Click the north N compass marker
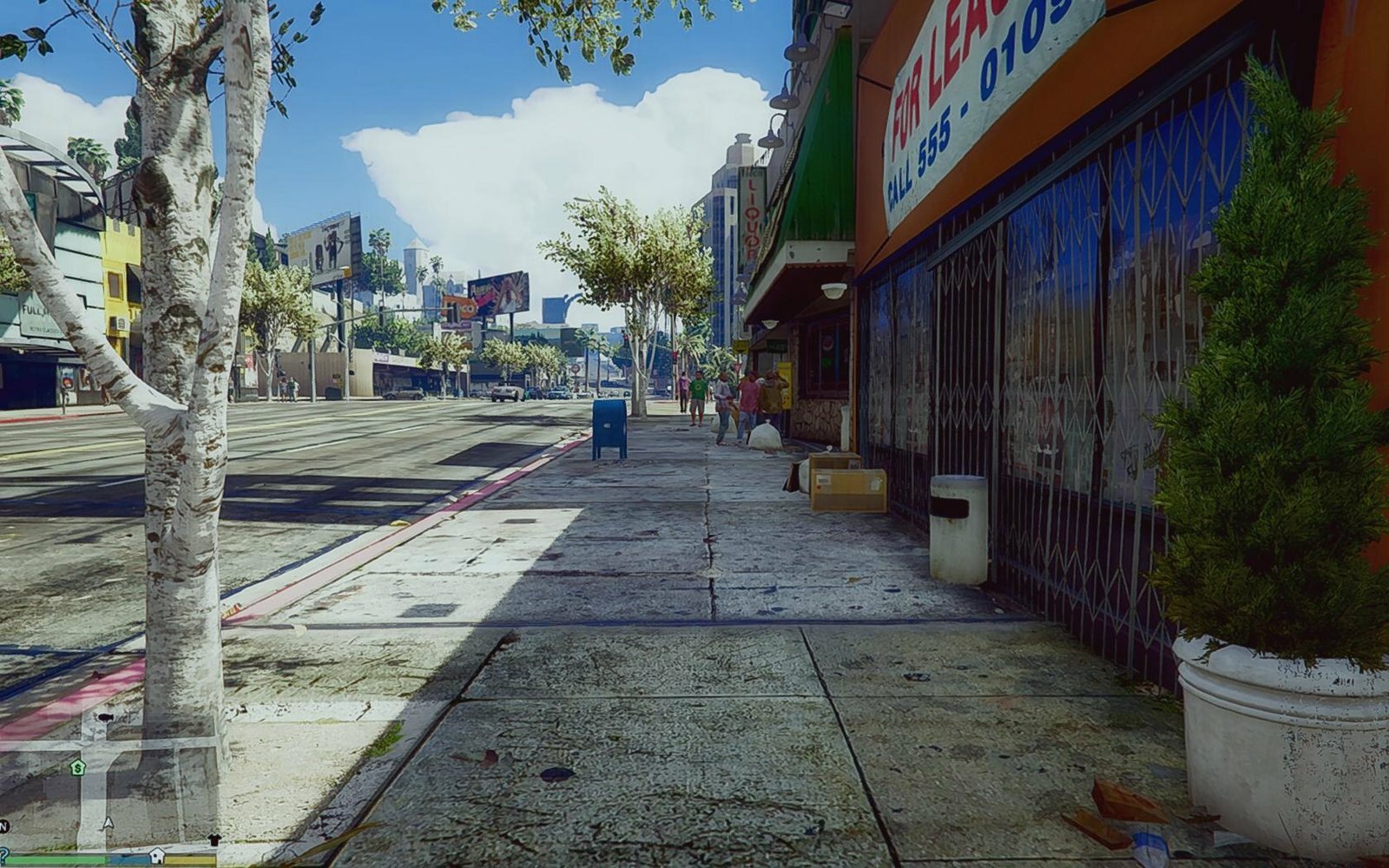 point(3,825)
